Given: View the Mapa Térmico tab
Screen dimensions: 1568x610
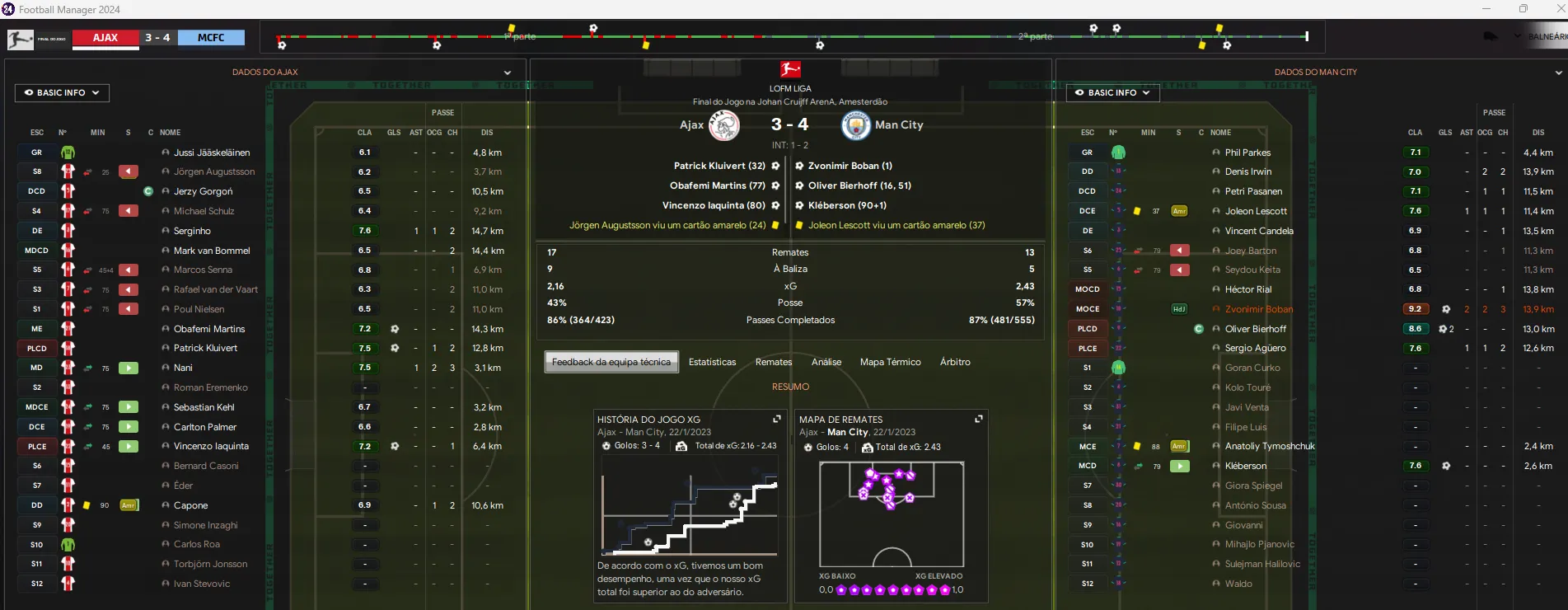Looking at the screenshot, I should point(890,362).
